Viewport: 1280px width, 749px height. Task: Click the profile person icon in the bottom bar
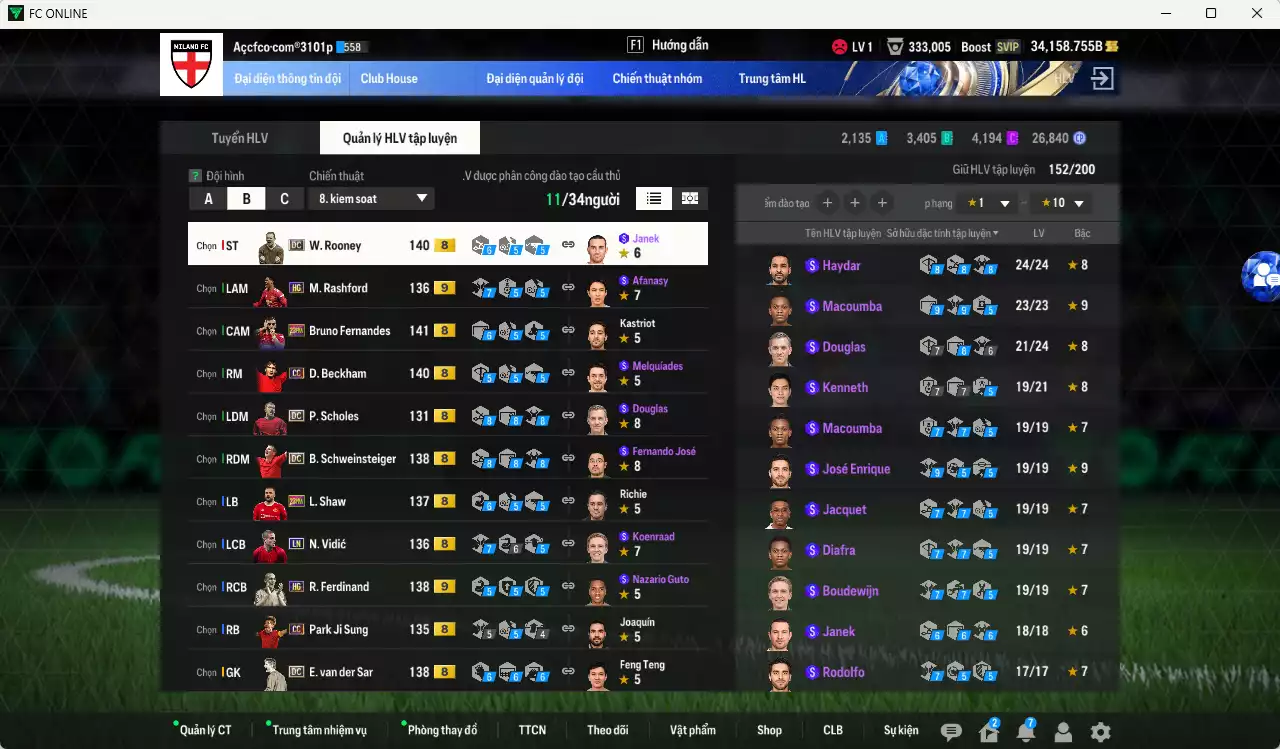pos(1062,732)
